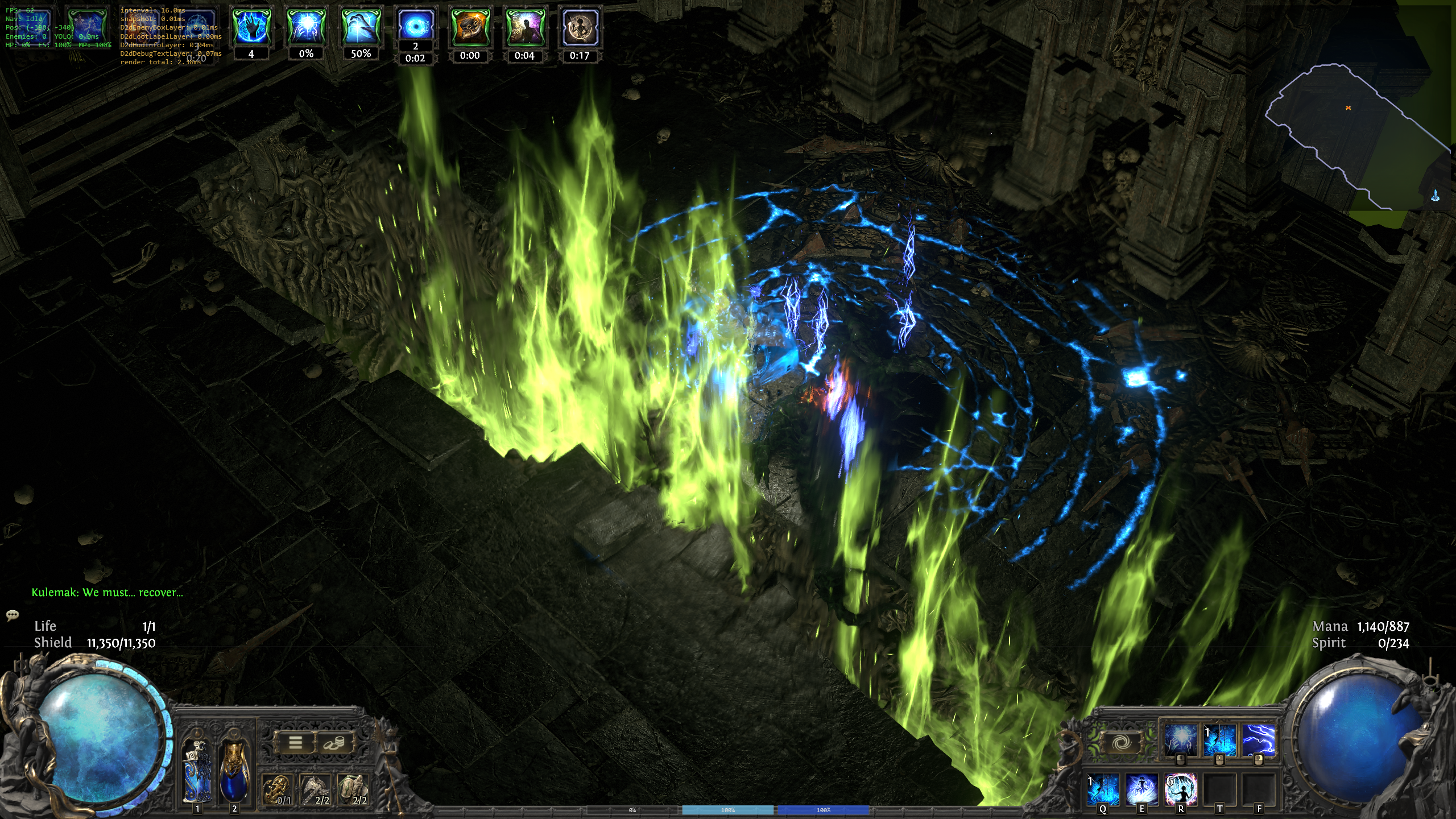Open the main menu hamburger button
This screenshot has width=1456, height=819.
click(x=295, y=742)
